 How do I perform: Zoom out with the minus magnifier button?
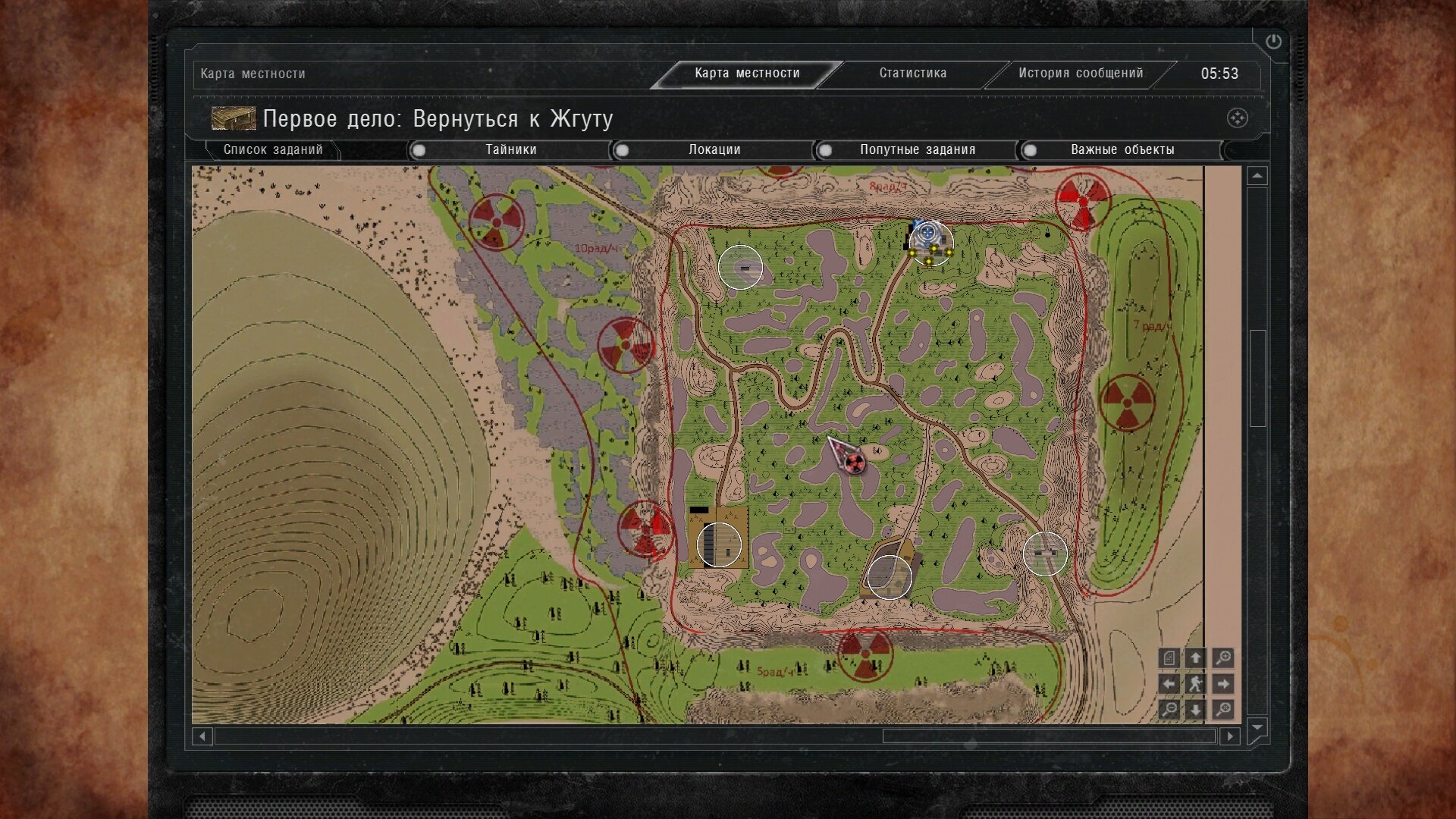[x=1169, y=710]
